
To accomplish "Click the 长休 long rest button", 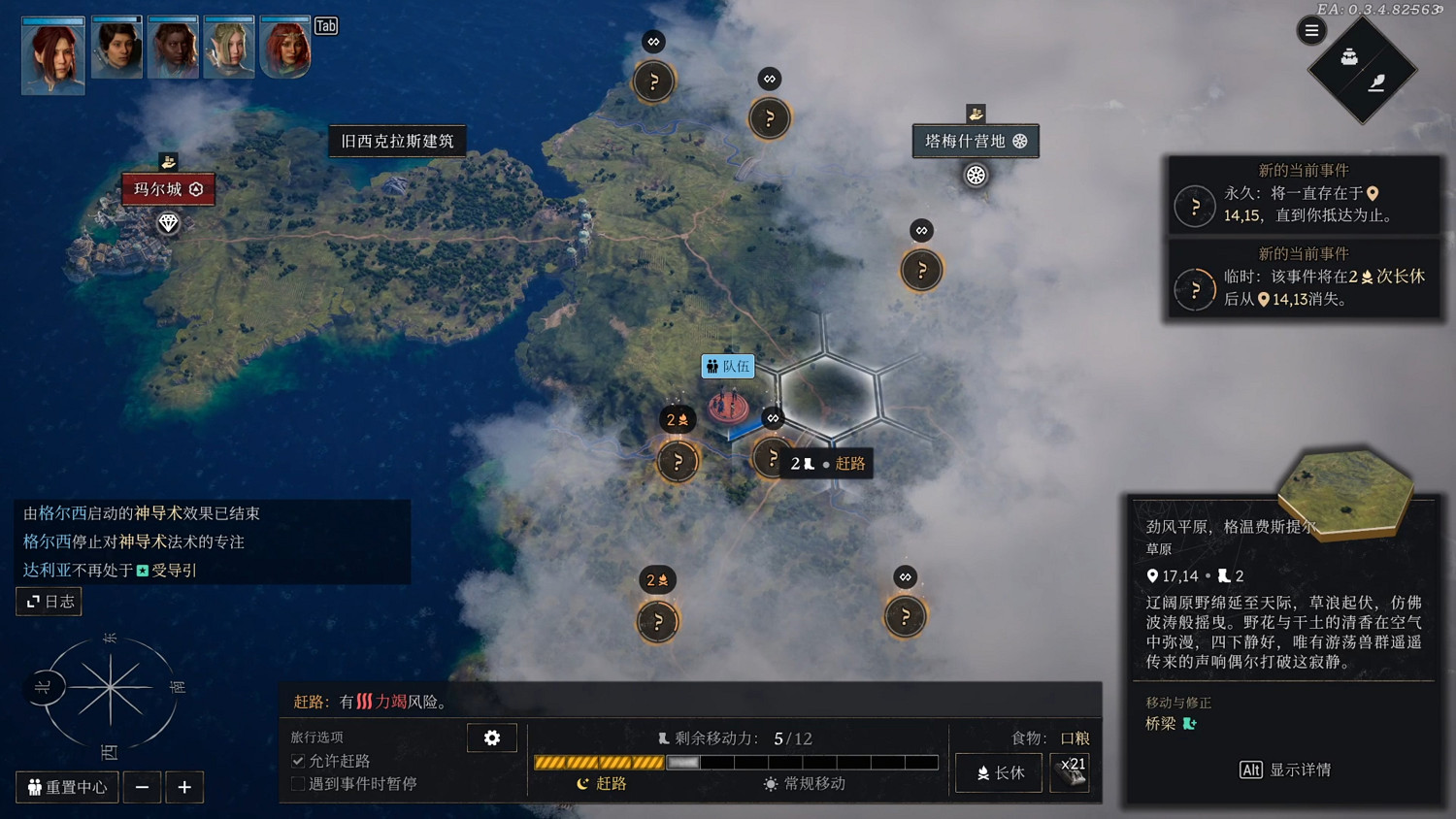I will point(998,772).
